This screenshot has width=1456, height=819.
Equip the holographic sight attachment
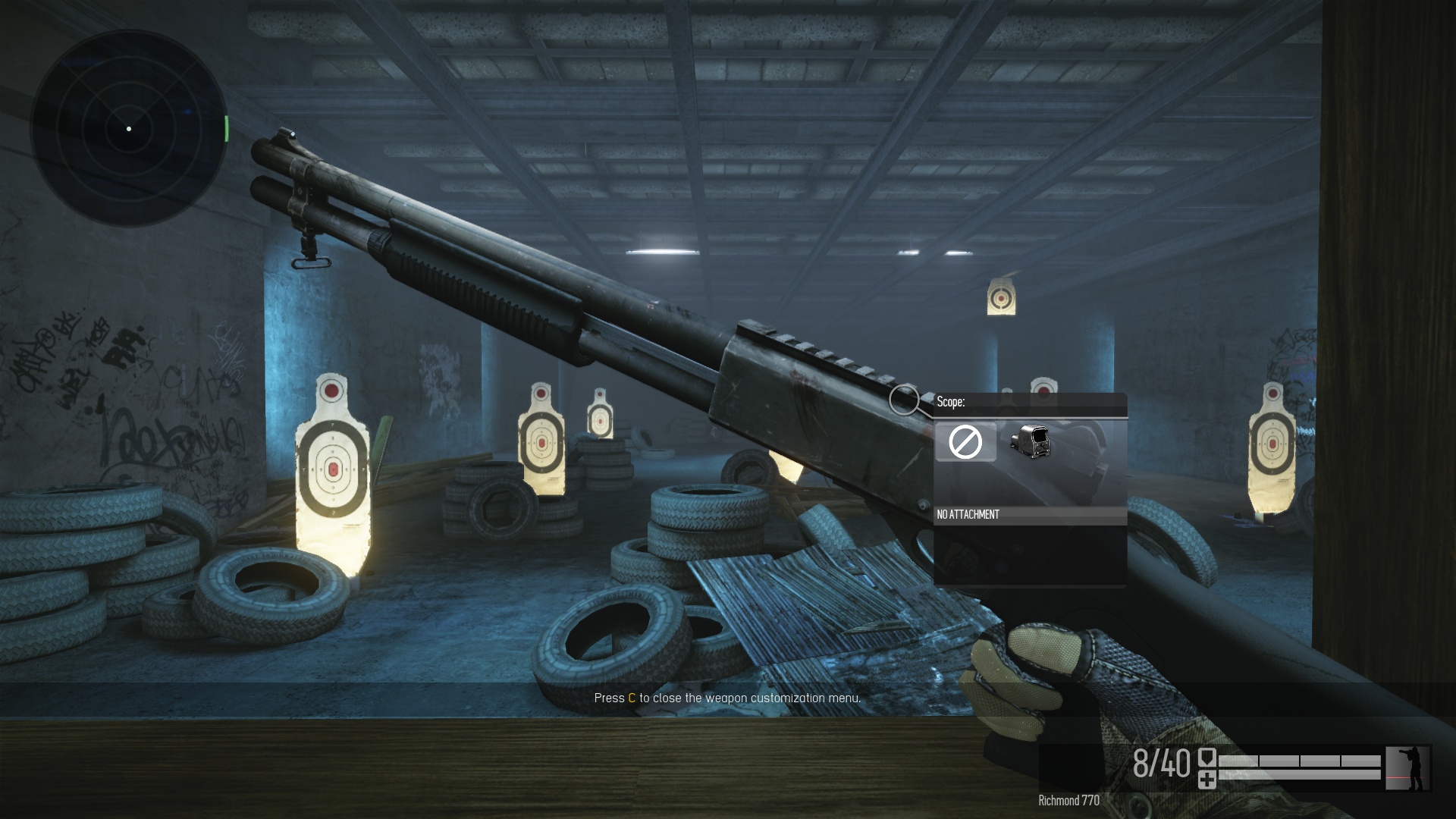(1030, 441)
